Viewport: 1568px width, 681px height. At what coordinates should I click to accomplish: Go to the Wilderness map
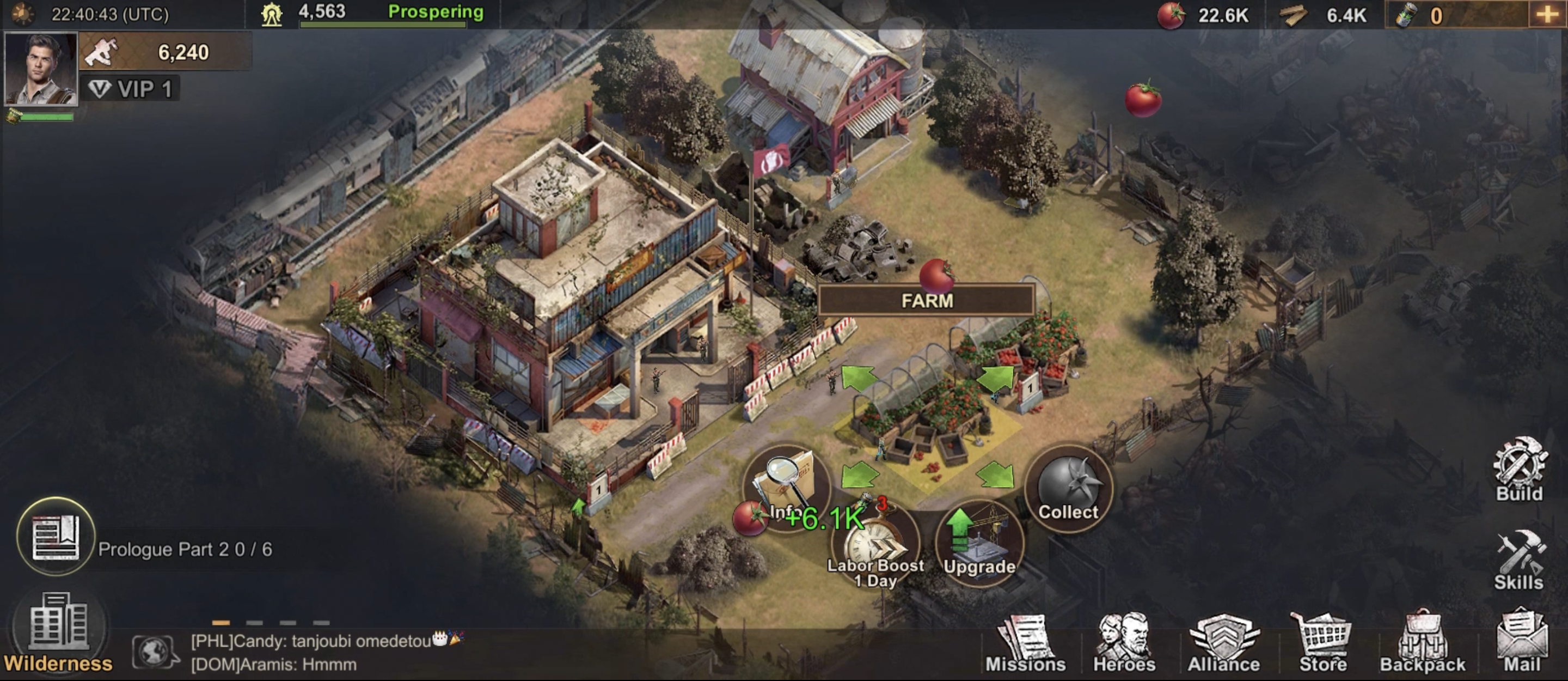[58, 634]
